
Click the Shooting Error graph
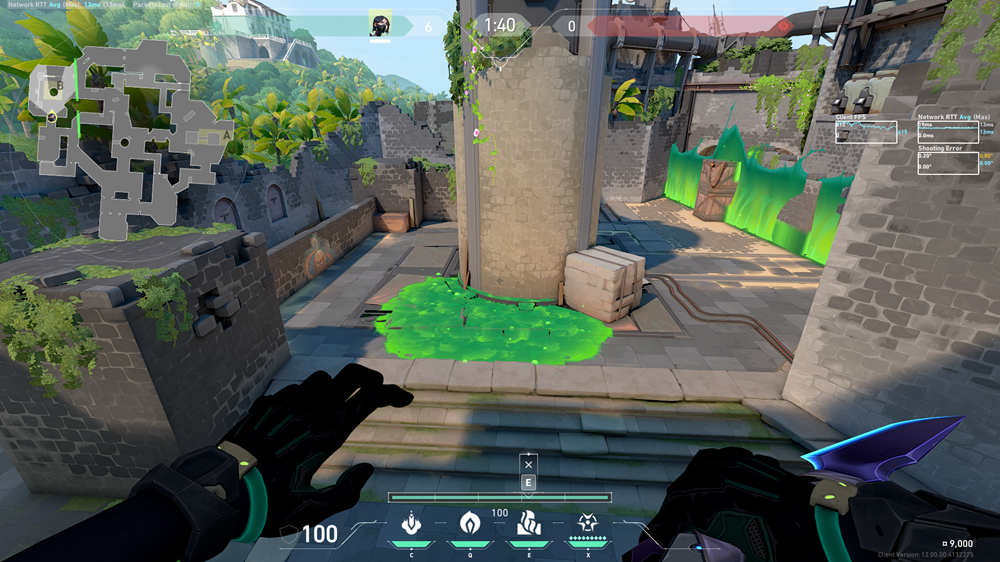click(947, 162)
